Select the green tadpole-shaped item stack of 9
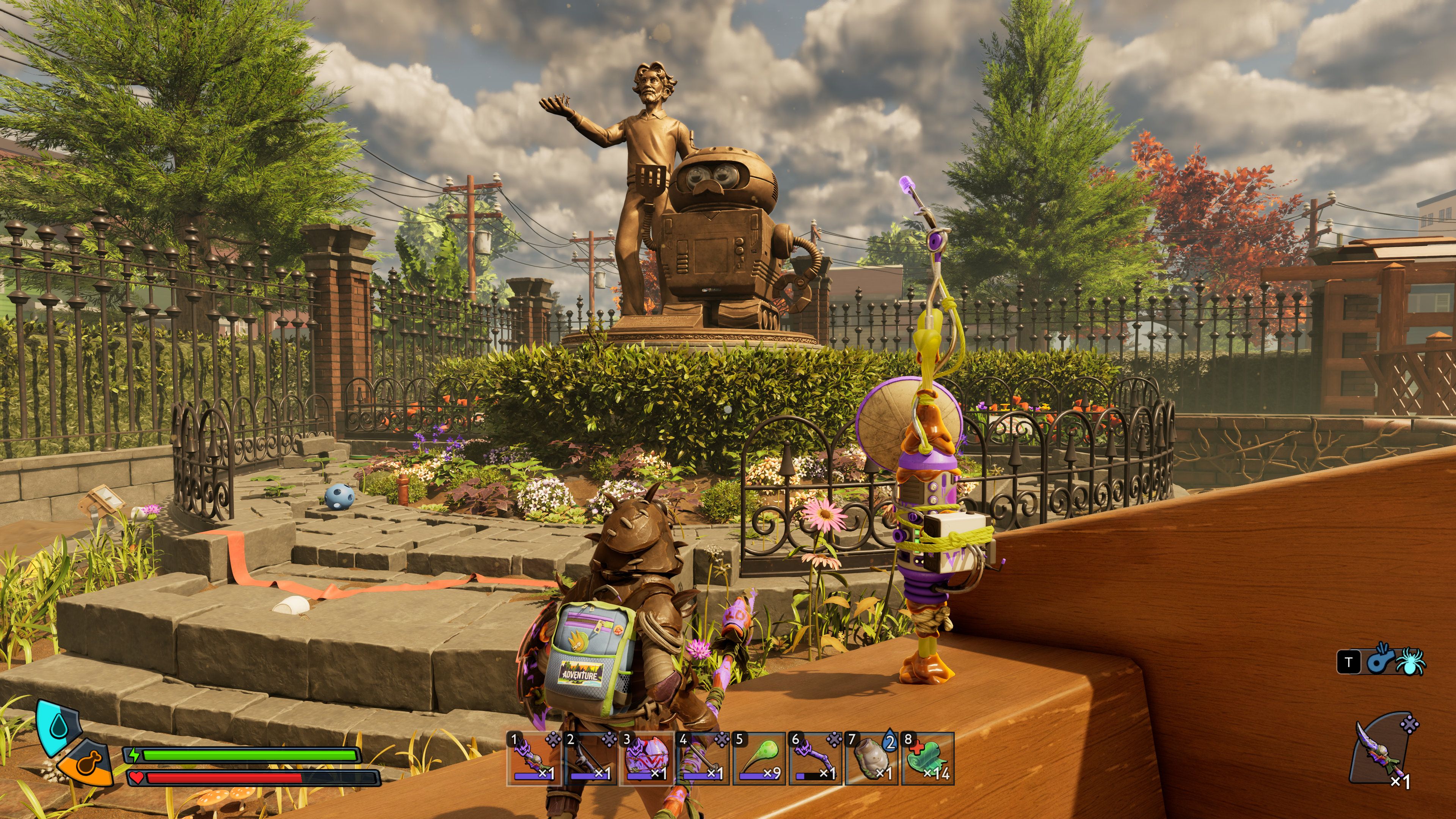Screen dimensions: 1456x819 pyautogui.click(x=759, y=758)
